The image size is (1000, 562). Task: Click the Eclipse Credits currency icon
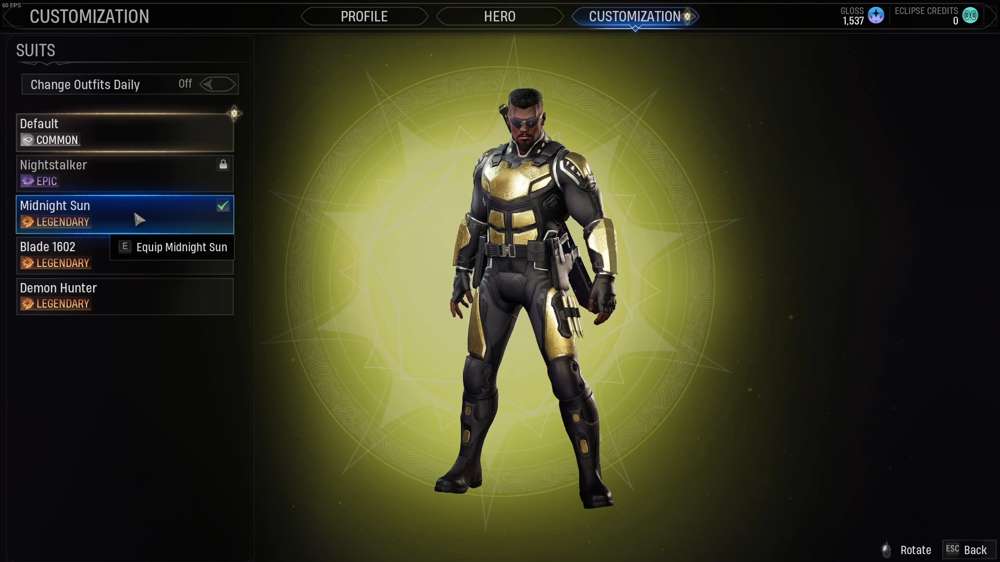[x=970, y=16]
